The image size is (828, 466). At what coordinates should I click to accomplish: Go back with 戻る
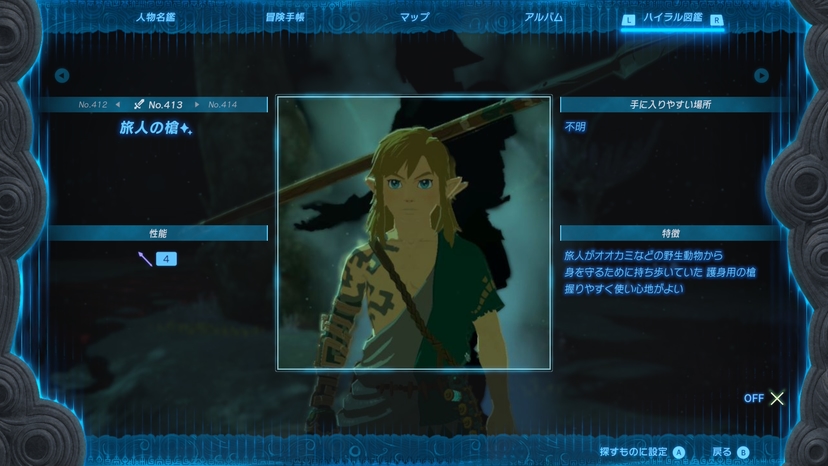coord(730,452)
